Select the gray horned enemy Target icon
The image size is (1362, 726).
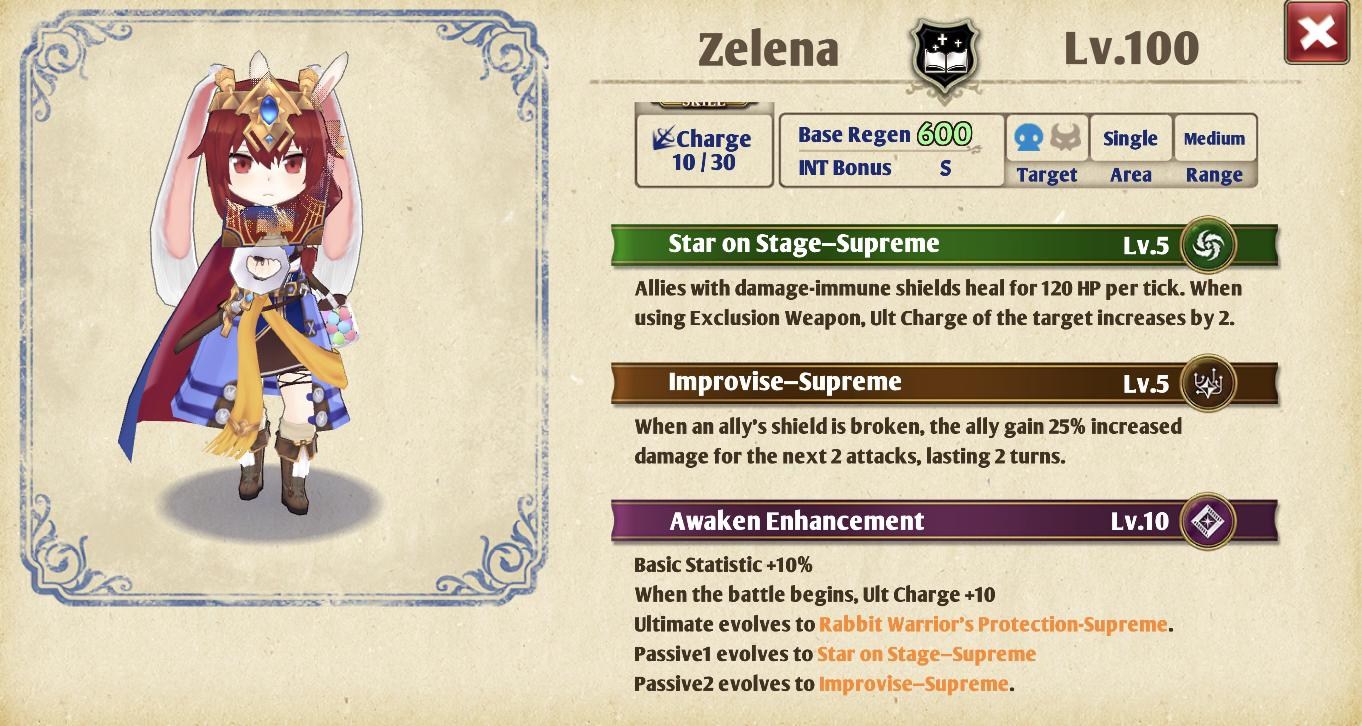click(1064, 138)
